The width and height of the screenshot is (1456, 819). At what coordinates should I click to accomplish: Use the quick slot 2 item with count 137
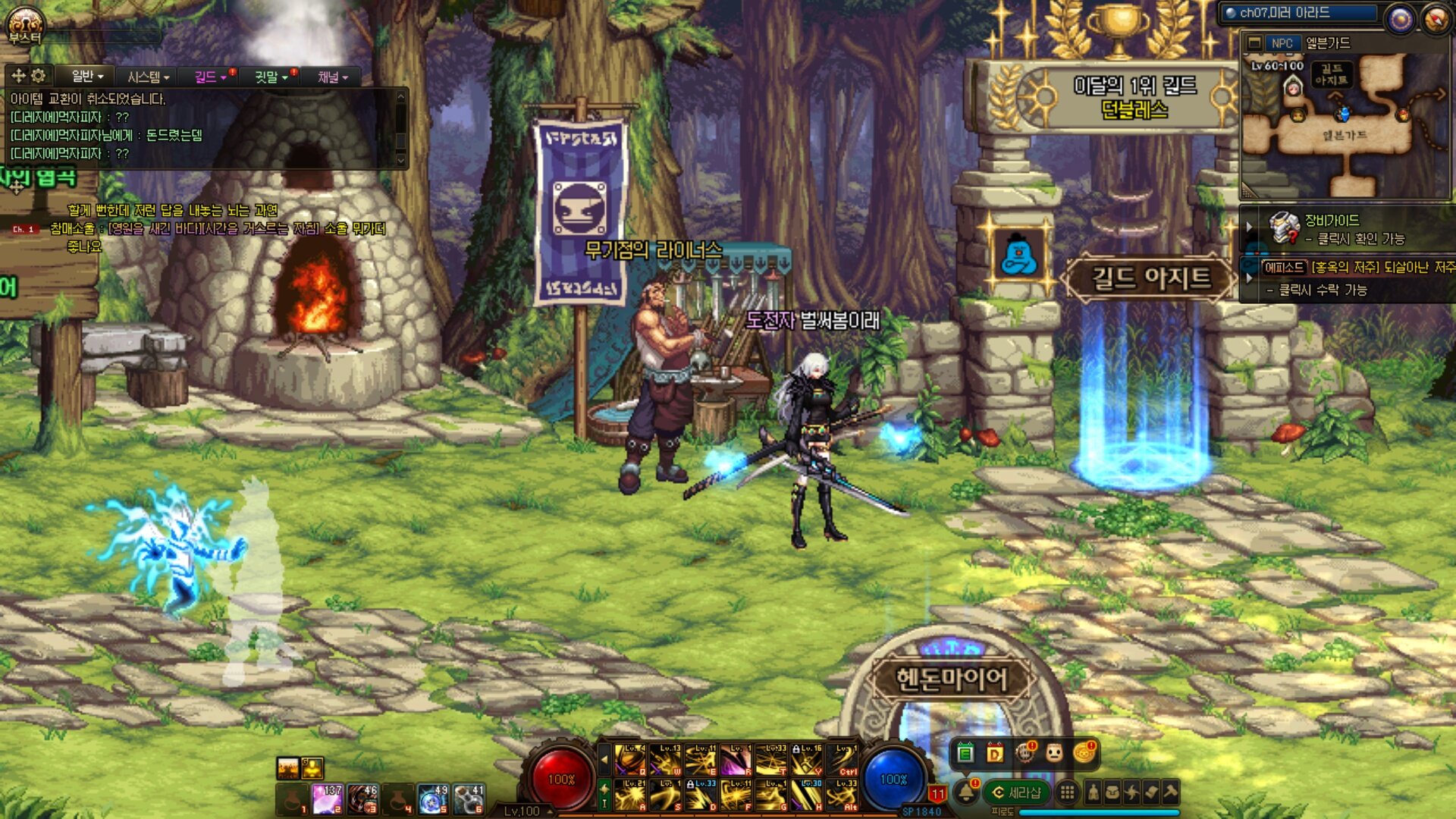(x=328, y=800)
